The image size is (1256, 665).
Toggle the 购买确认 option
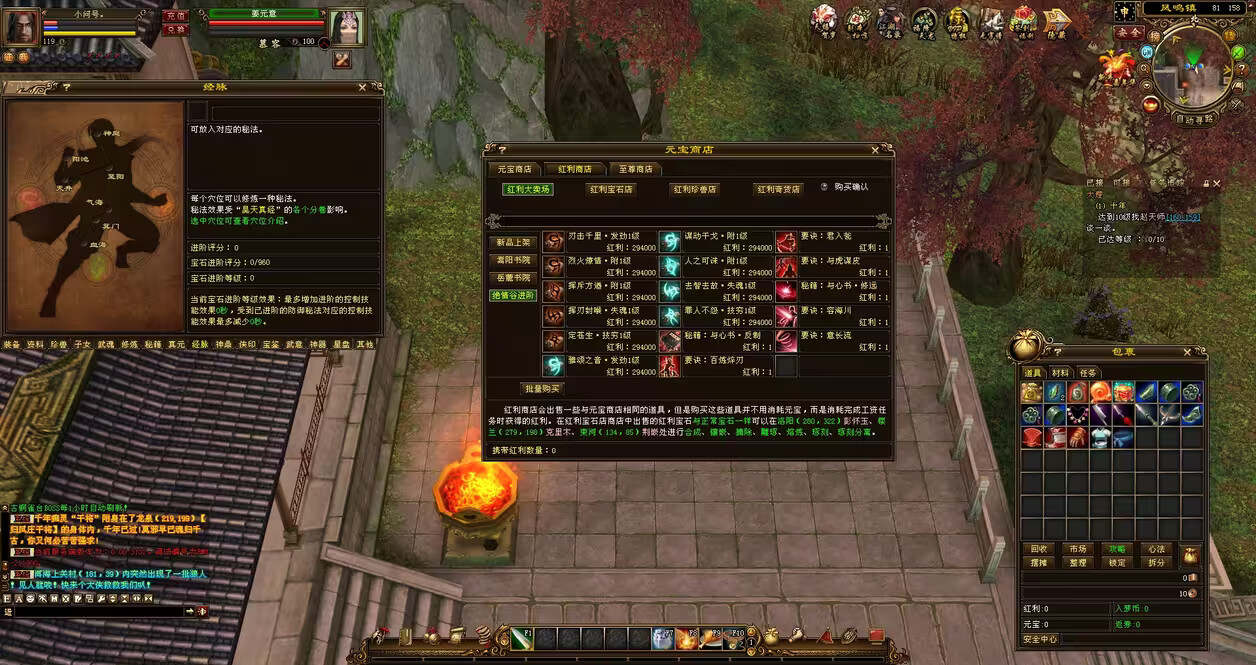(x=825, y=187)
